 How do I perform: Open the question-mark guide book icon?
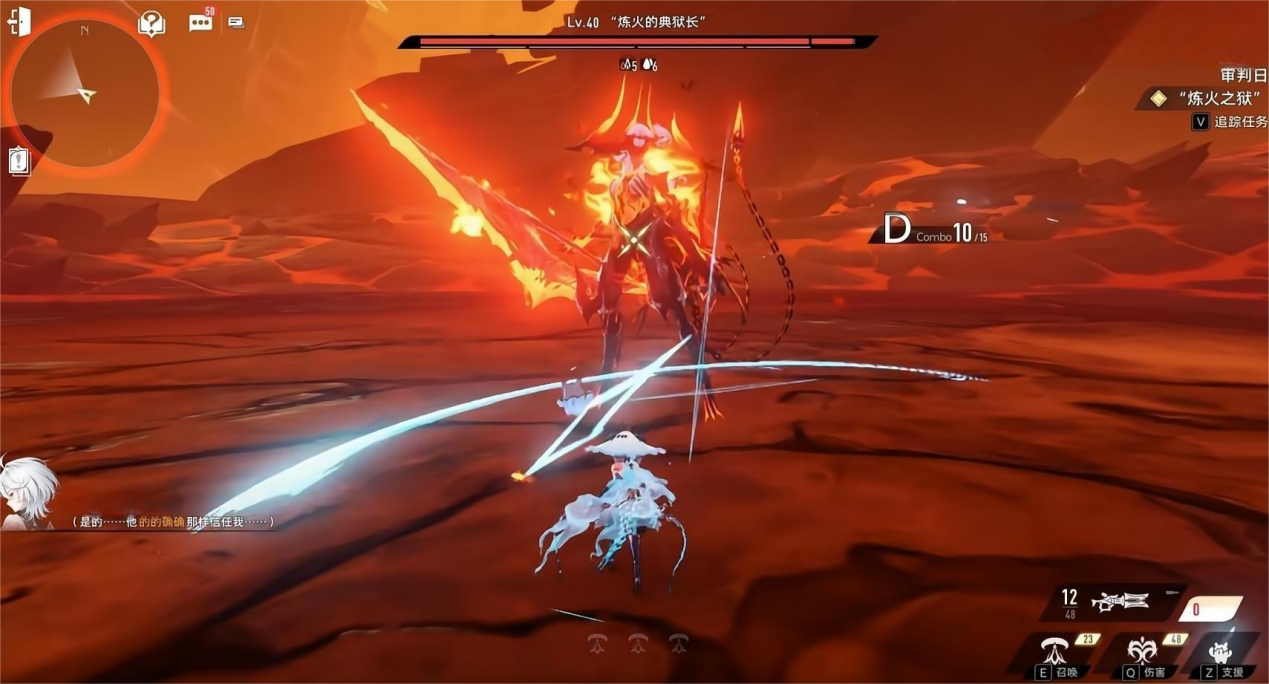point(151,23)
